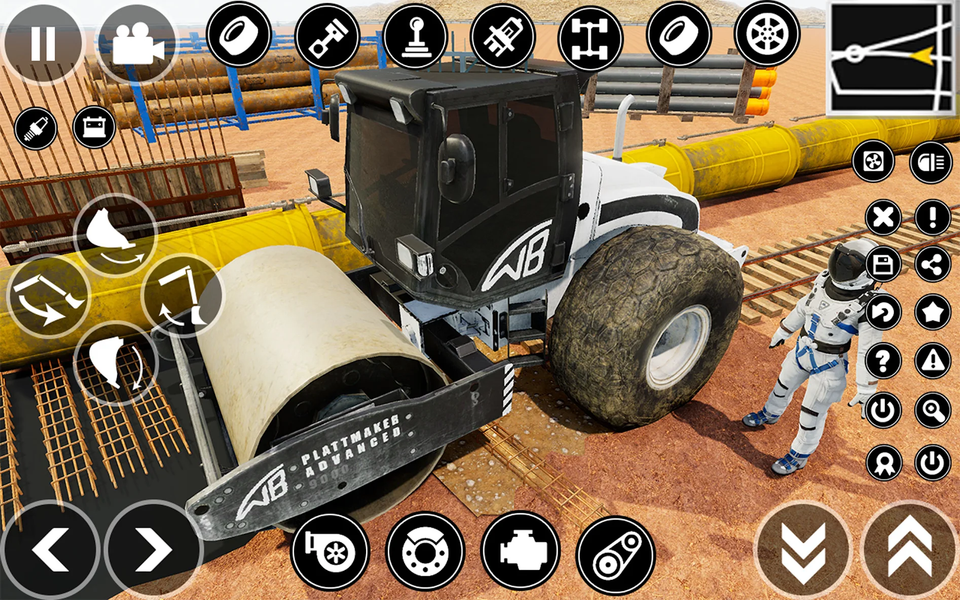Activate the fan icon
Viewport: 960px width, 600px height.
(x=873, y=163)
